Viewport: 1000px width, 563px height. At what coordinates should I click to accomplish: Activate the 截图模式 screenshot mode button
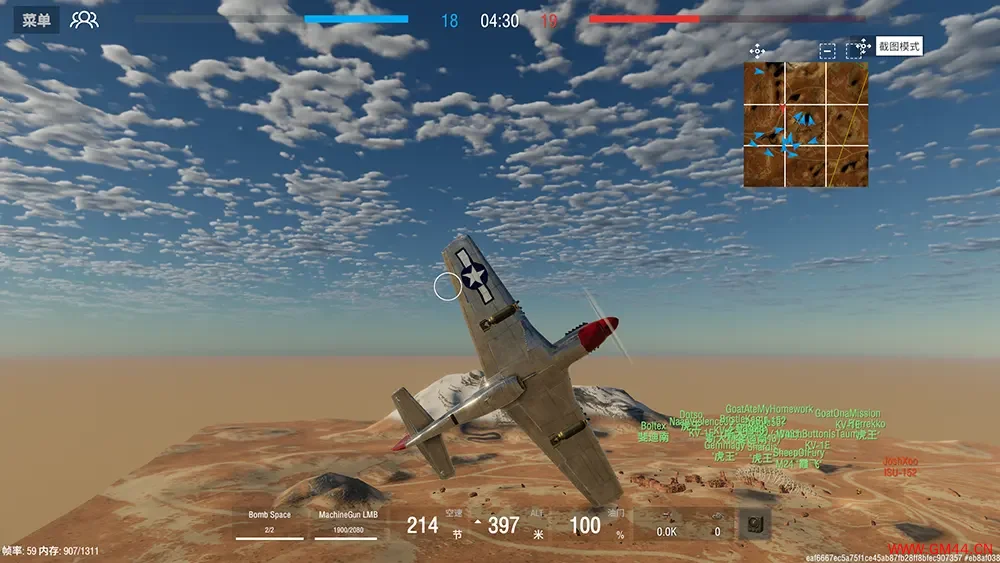tap(898, 46)
